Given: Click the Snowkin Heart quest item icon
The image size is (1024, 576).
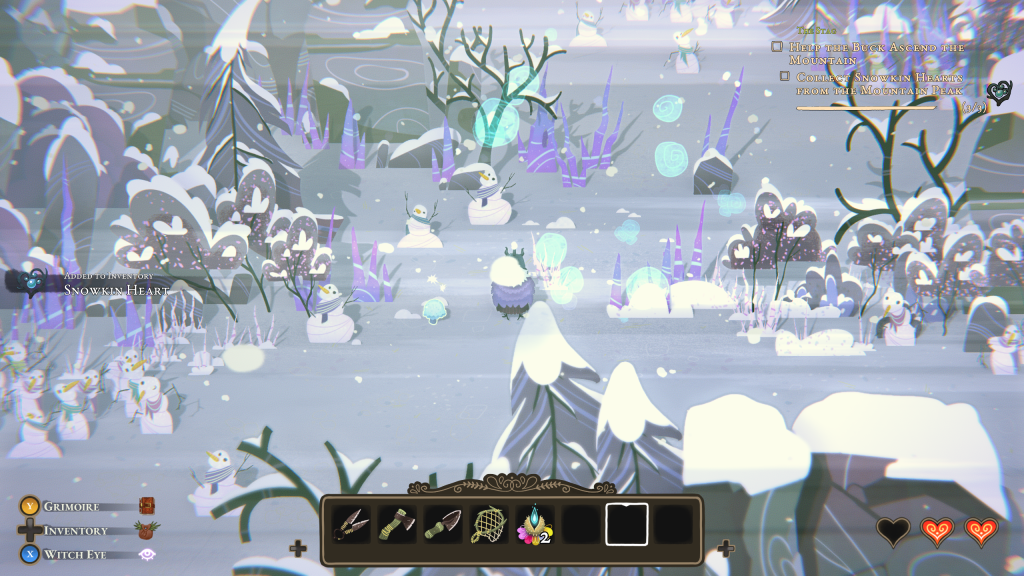Looking at the screenshot, I should tap(998, 93).
